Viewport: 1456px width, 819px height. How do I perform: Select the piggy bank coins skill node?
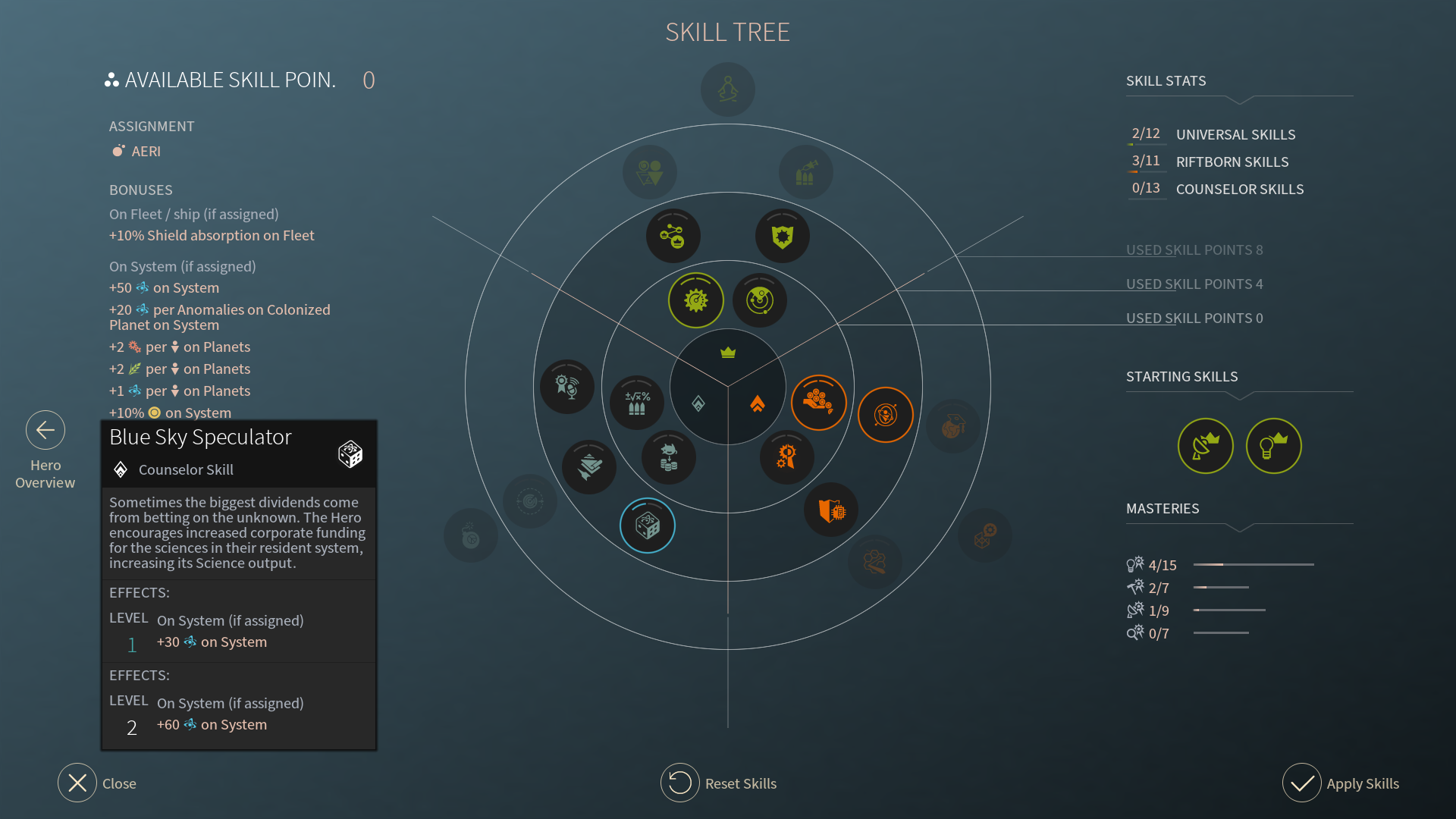(x=668, y=457)
